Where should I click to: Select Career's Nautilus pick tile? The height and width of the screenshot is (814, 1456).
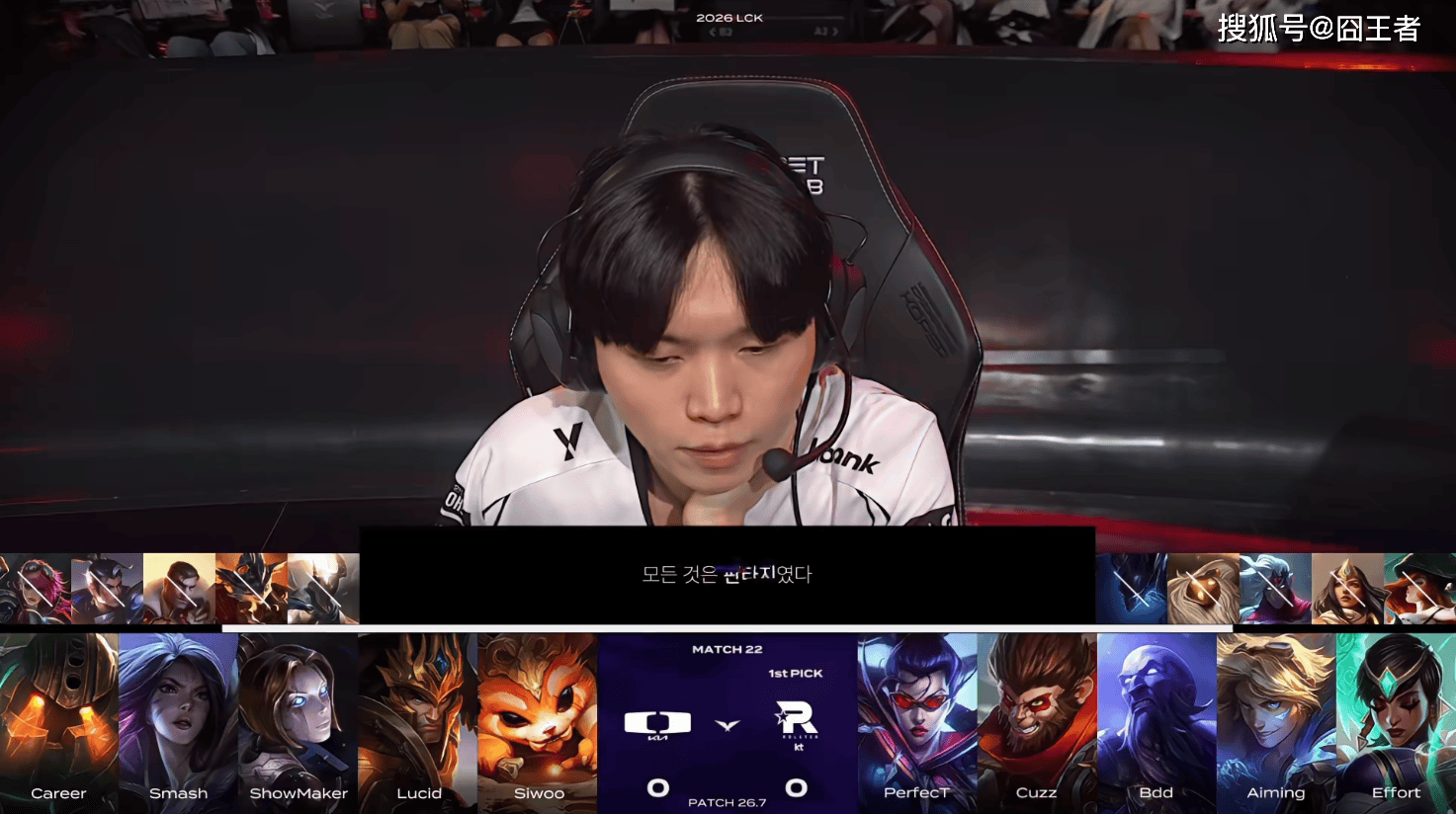pyautogui.click(x=59, y=721)
